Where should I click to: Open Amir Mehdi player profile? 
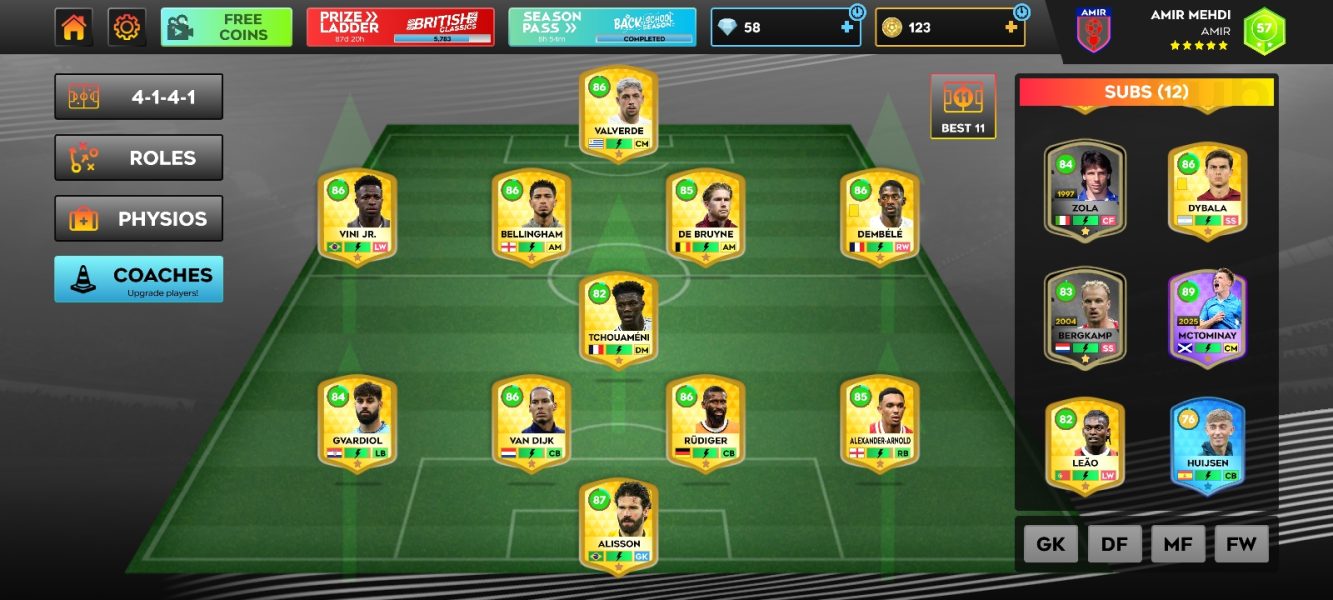[1190, 30]
